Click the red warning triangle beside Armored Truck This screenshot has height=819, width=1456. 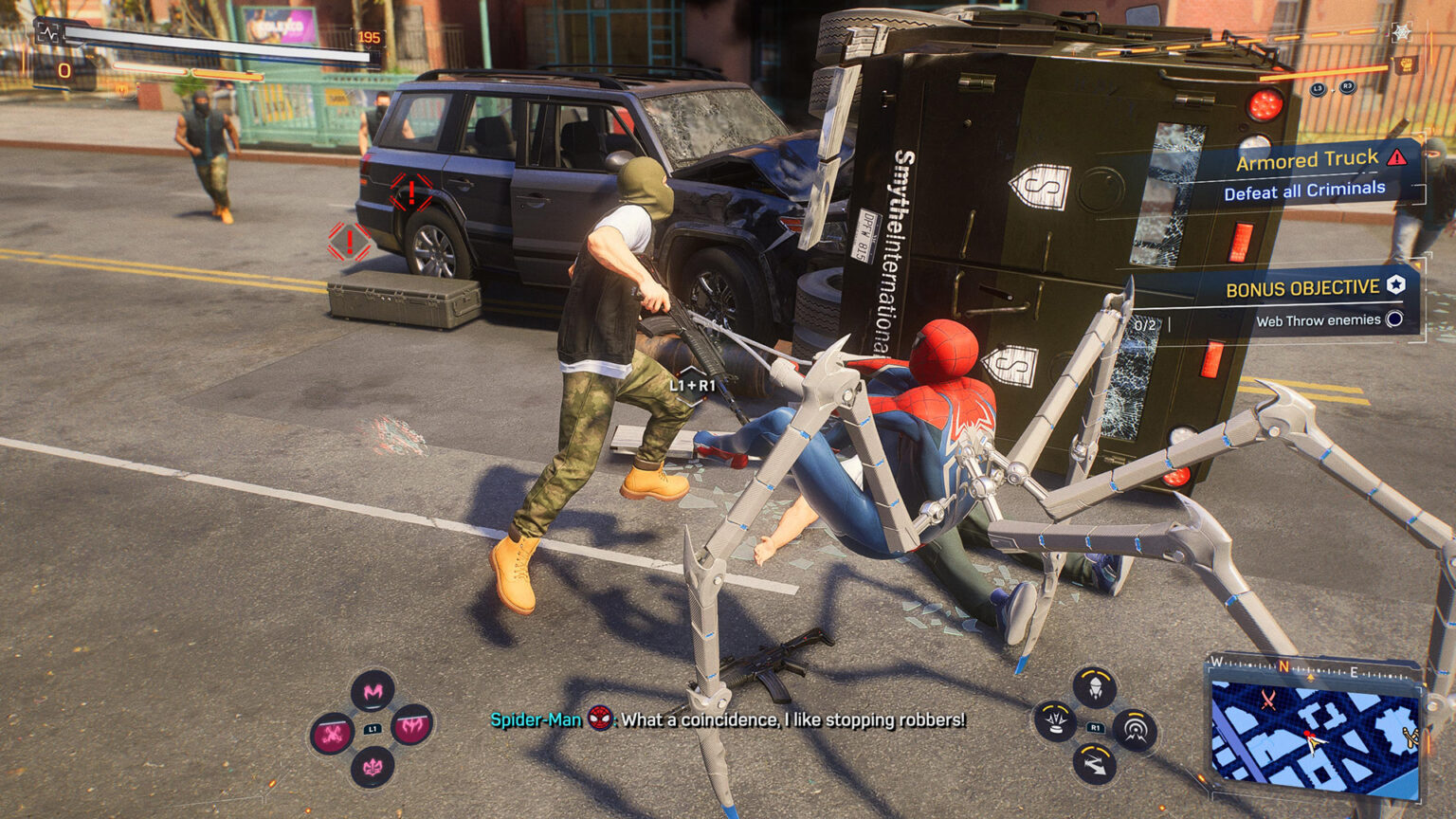point(1396,157)
